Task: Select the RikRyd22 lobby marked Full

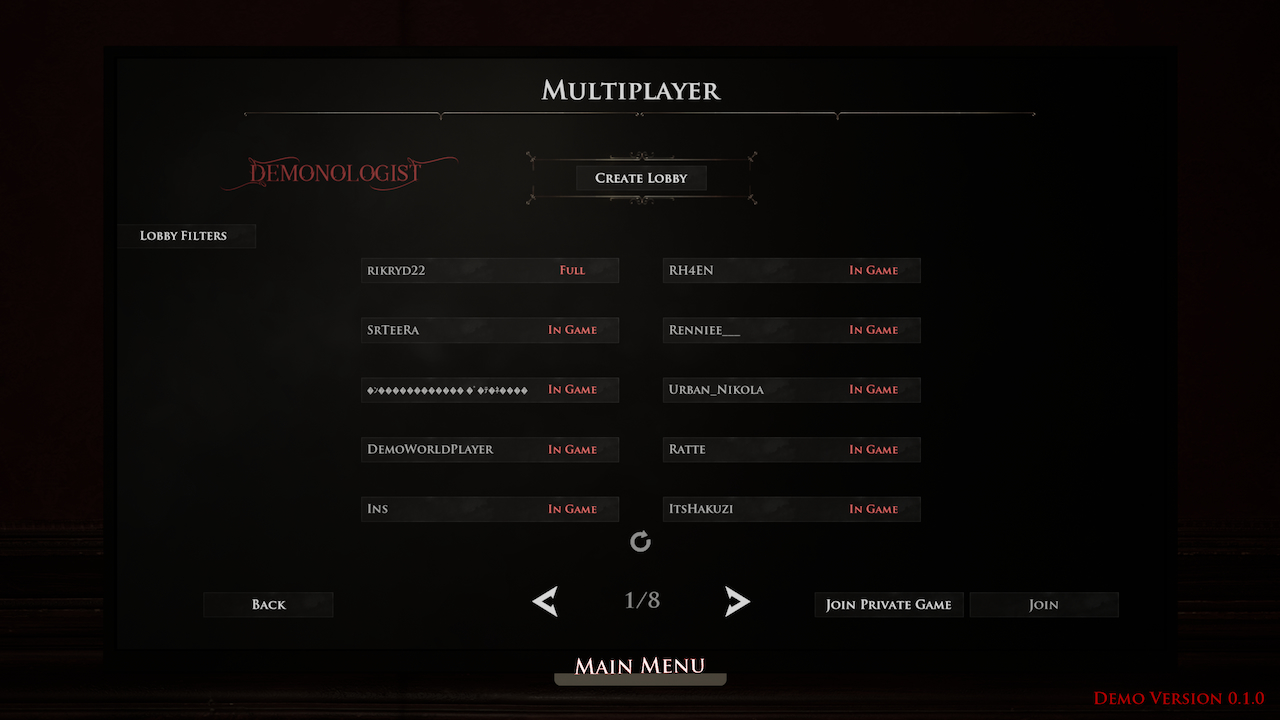Action: click(489, 270)
